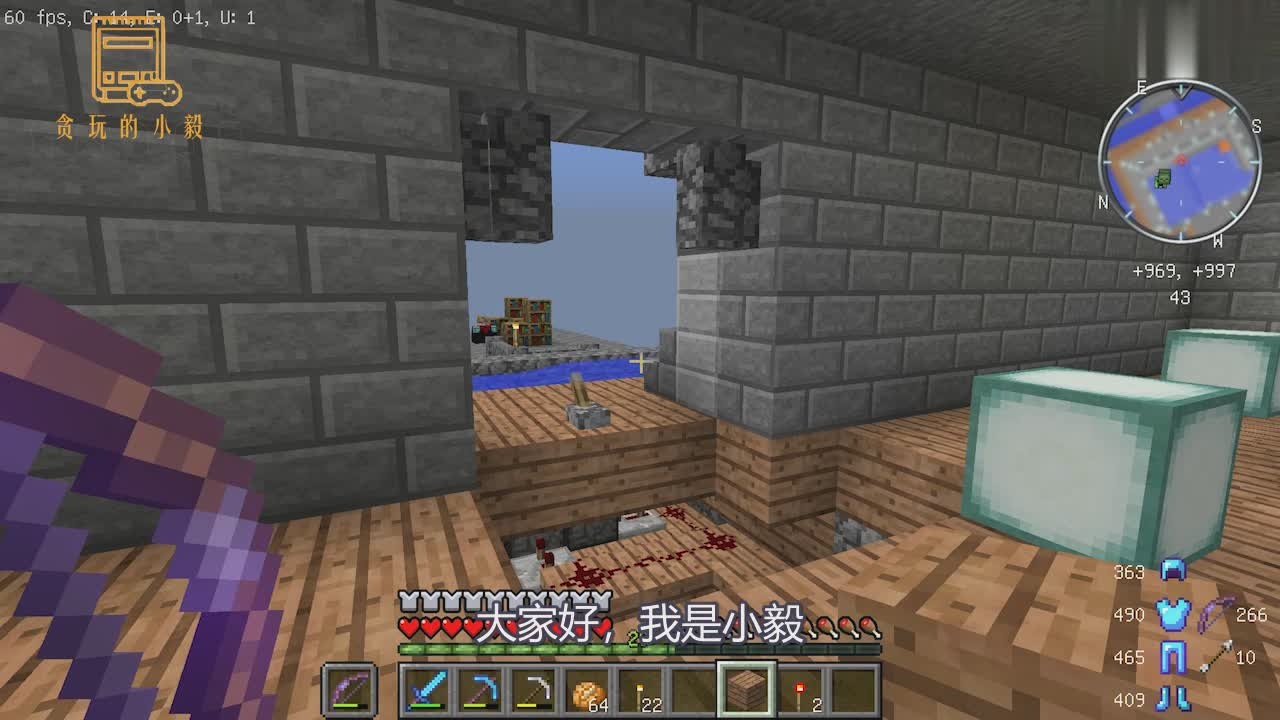
Task: Click the diamond chestplate armor icon
Action: (x=1172, y=614)
